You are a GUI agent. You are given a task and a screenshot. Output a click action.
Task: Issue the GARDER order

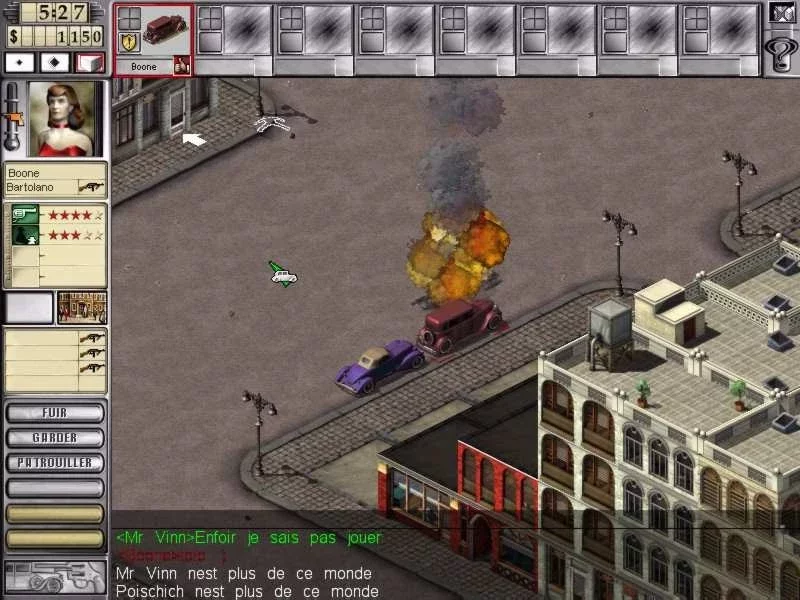(x=55, y=437)
